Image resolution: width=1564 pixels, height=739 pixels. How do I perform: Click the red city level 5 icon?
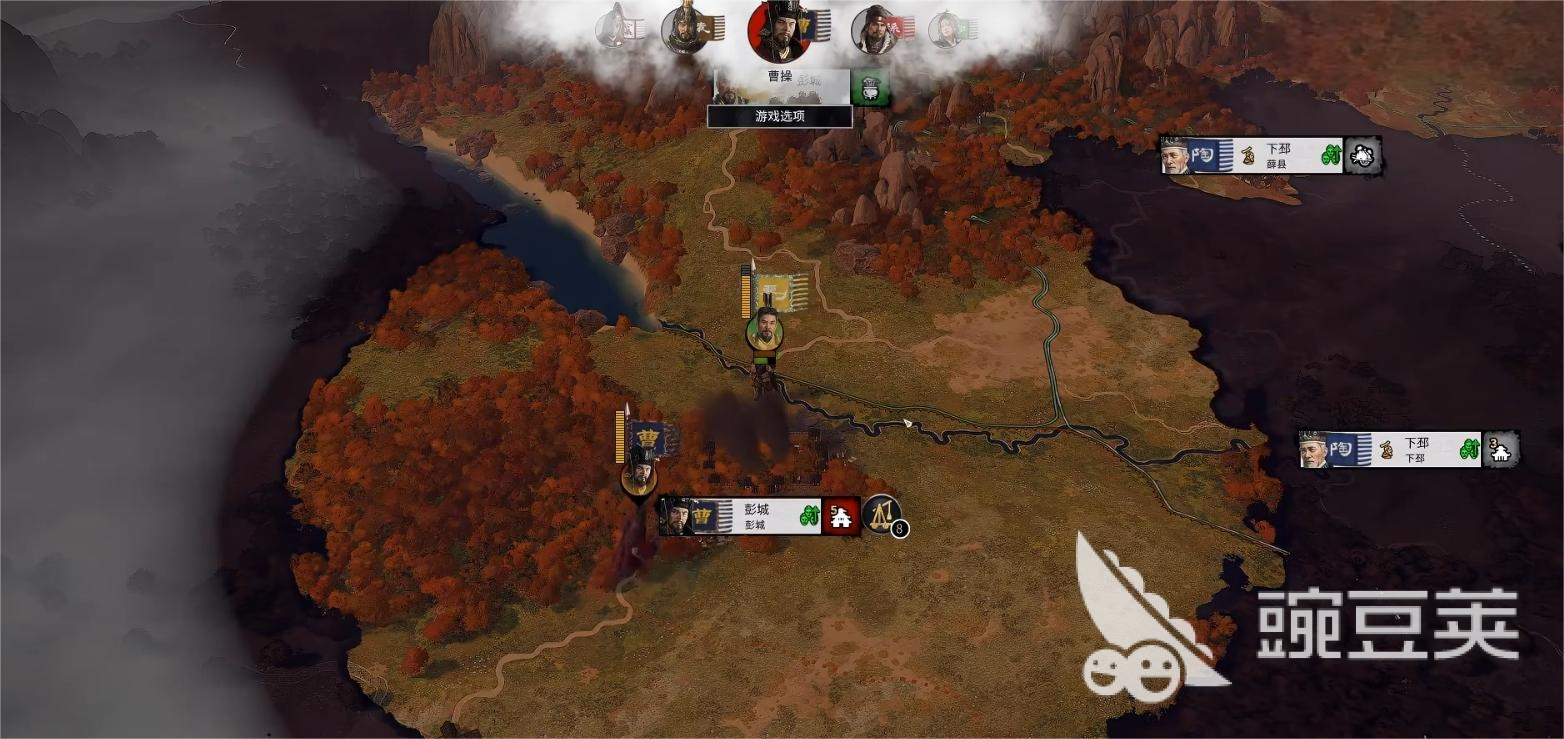841,516
